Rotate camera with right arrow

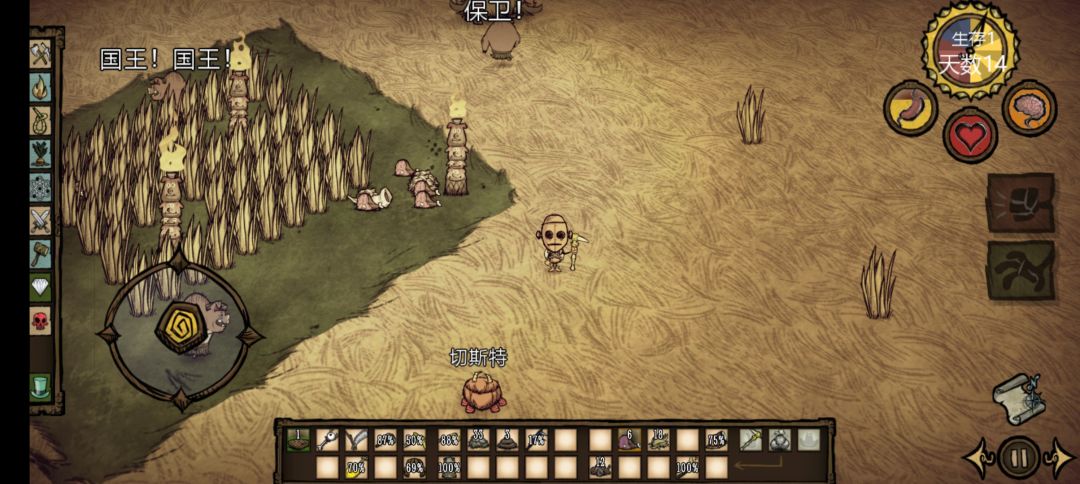(1060, 459)
